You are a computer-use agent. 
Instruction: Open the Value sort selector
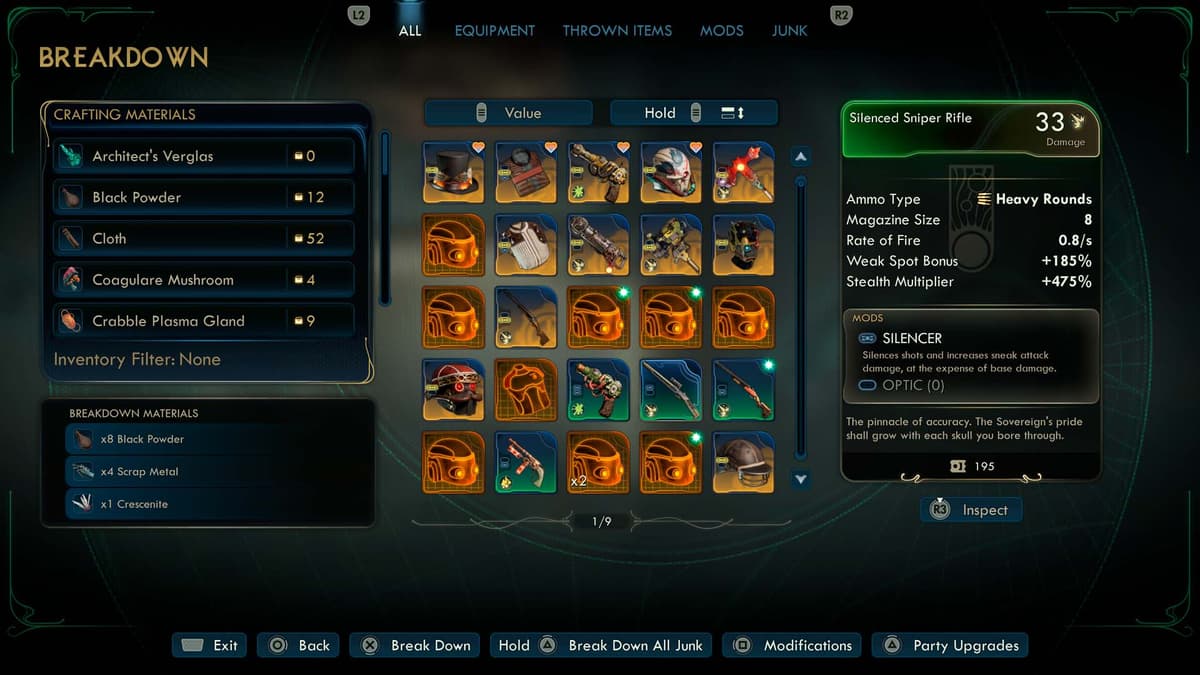tap(509, 113)
